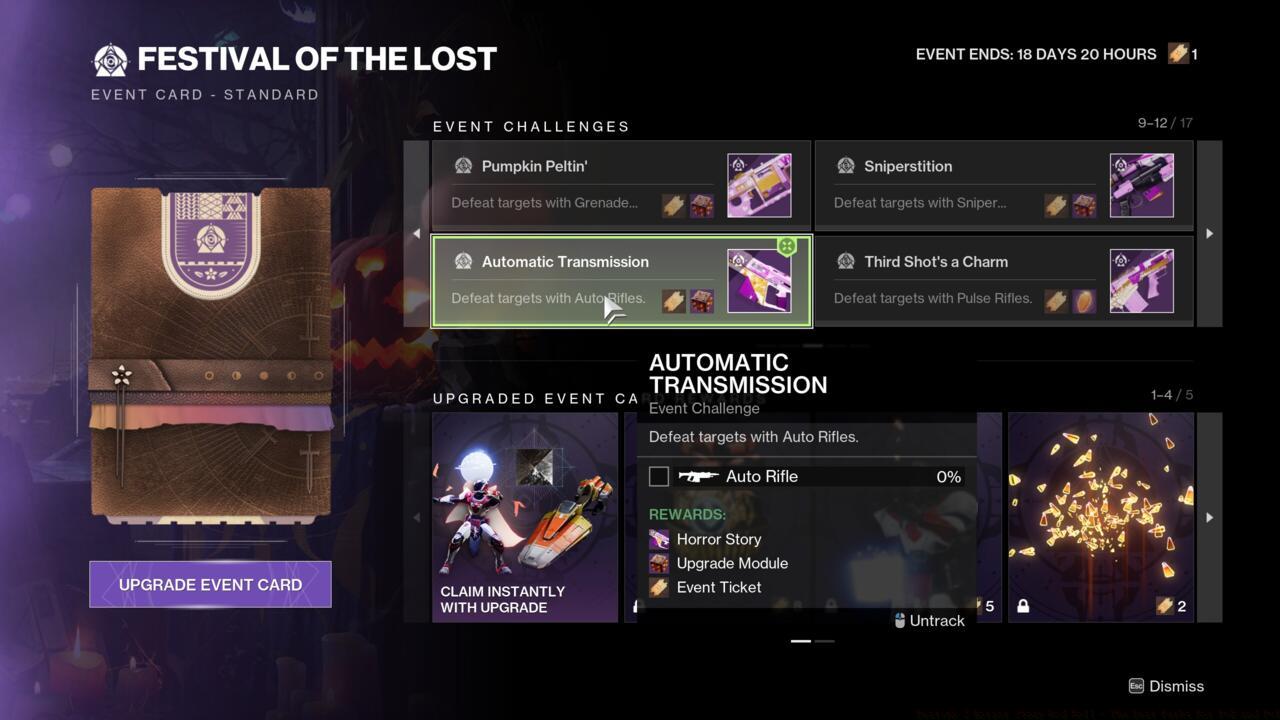The height and width of the screenshot is (720, 1280).
Task: Show the next page of event challenges
Action: 1209,233
